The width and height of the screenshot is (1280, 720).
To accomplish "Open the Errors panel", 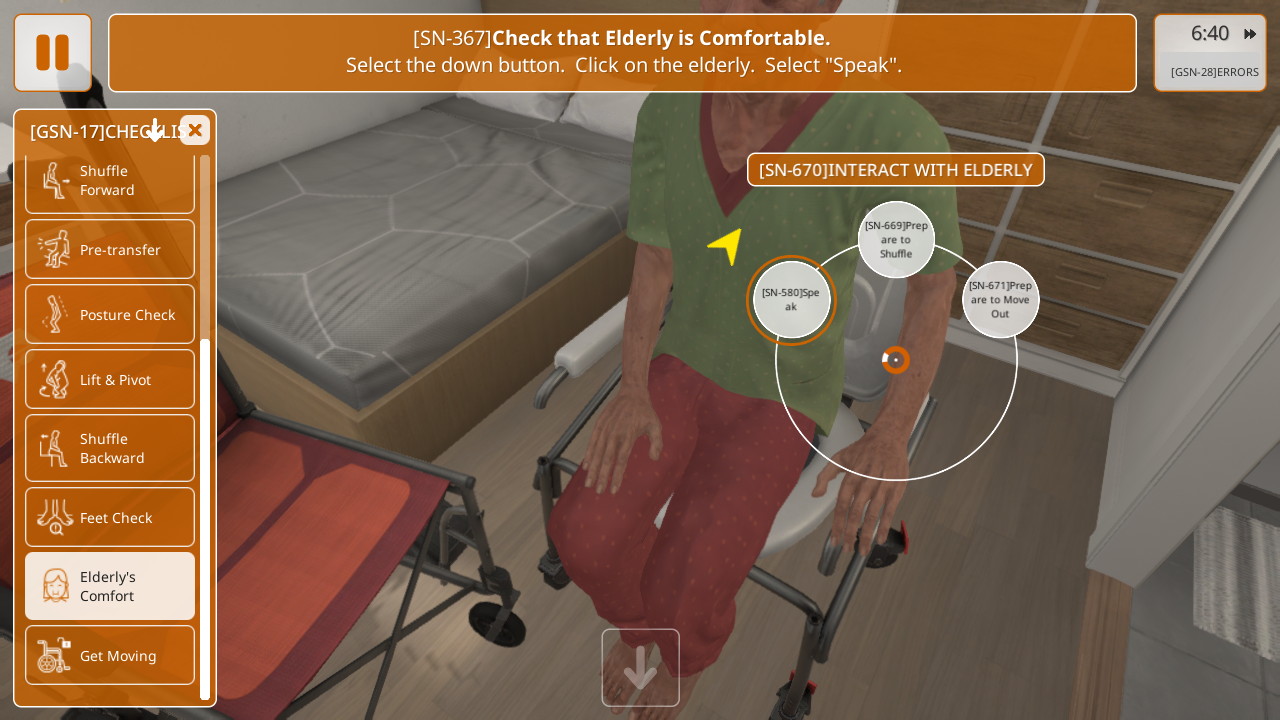I will pos(1214,72).
